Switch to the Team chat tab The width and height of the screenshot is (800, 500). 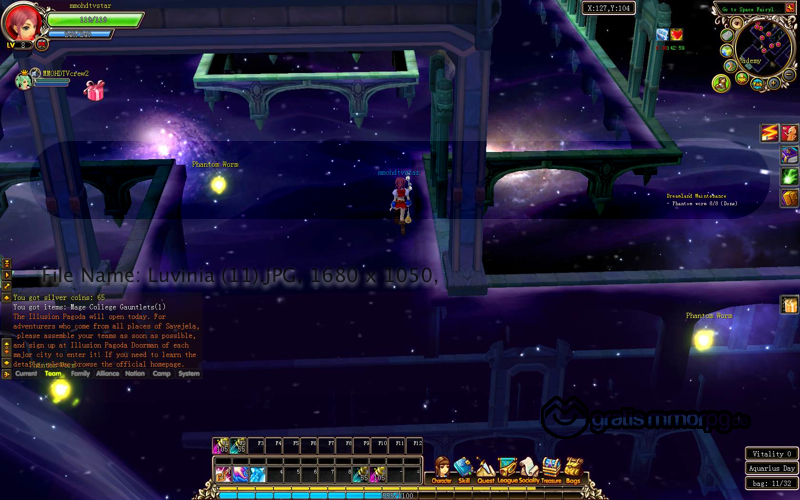pyautogui.click(x=53, y=374)
